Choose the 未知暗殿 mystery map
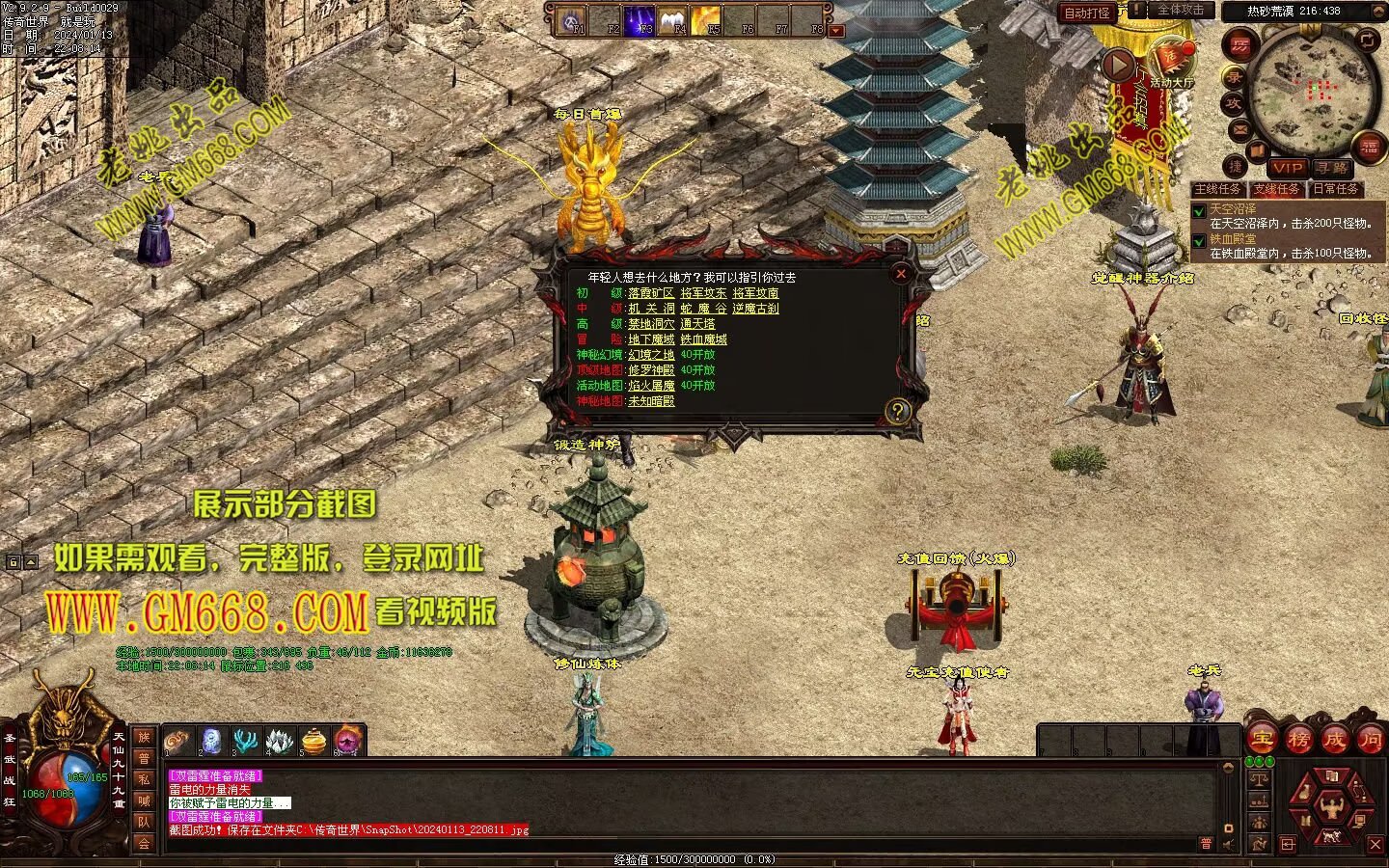Screen dimensions: 1389x868 point(651,401)
